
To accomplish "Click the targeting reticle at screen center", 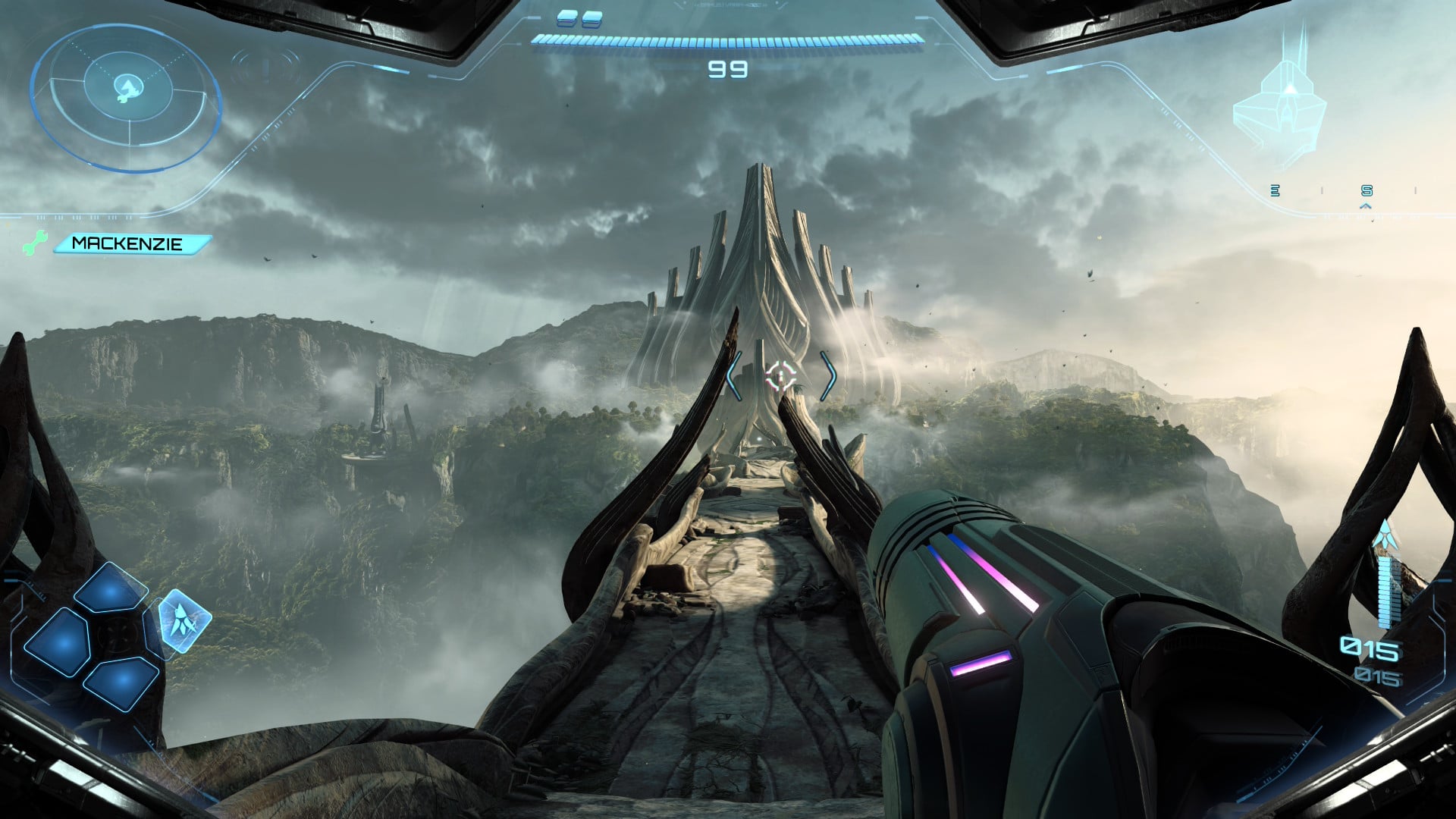I will pyautogui.click(x=780, y=375).
